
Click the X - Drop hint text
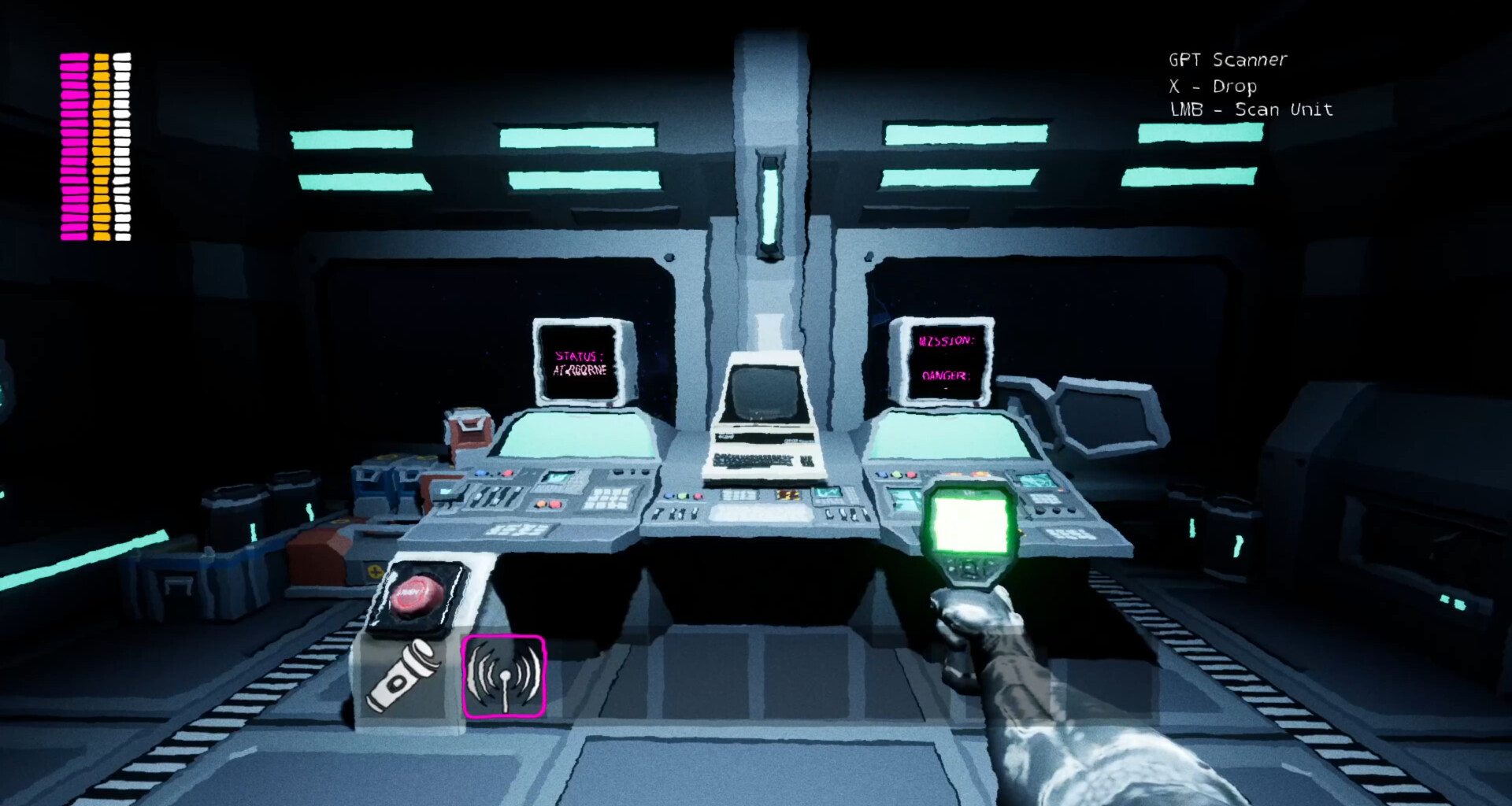point(1213,87)
